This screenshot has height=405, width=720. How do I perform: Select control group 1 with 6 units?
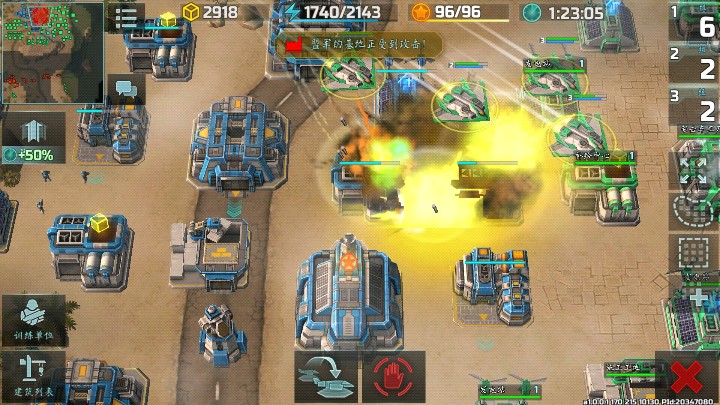click(694, 20)
